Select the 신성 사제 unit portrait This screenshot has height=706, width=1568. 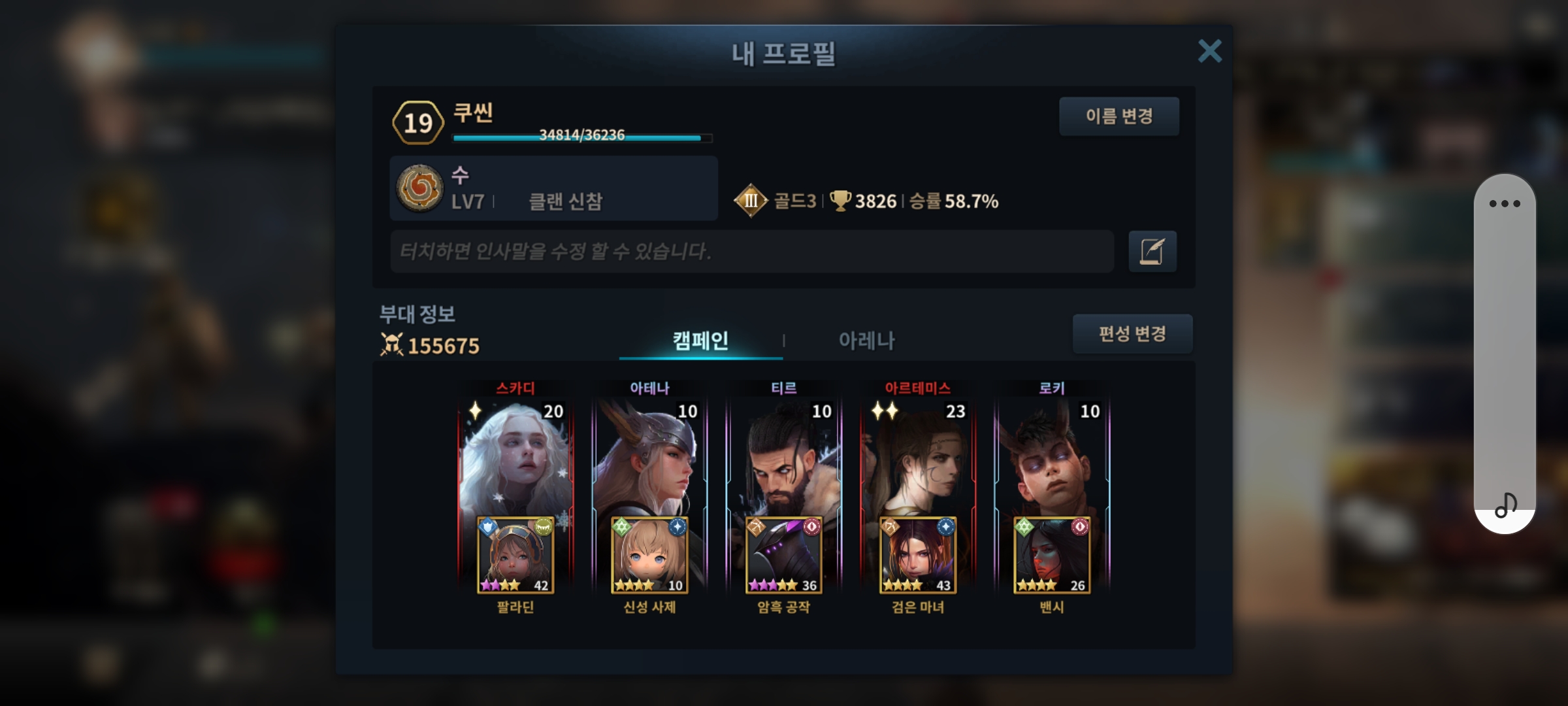click(649, 556)
